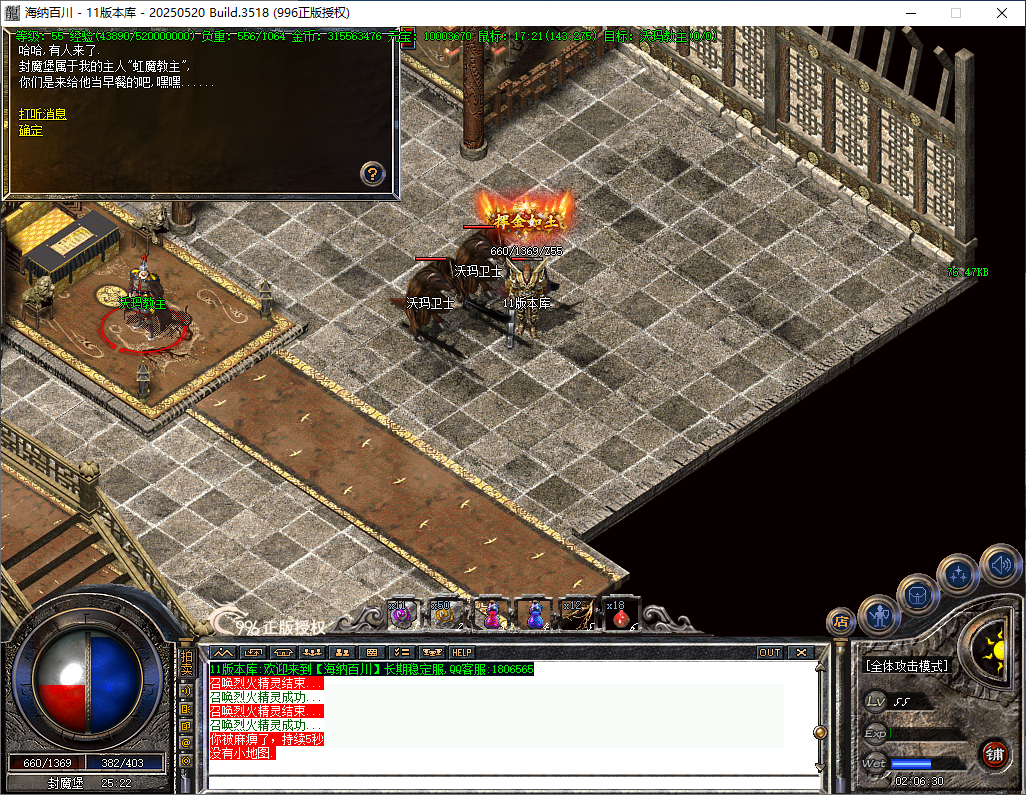Switch the 全体攻击模式 attack mode
Screen dimensions: 1026x795
pos(906,666)
